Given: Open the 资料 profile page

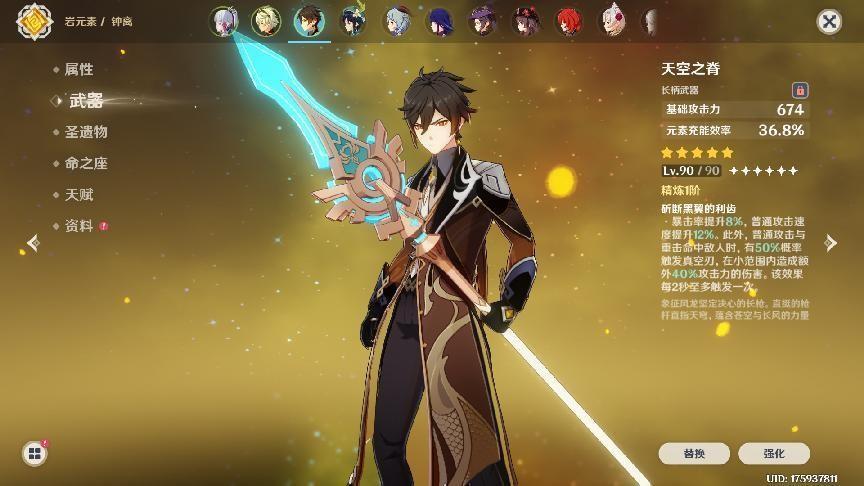Looking at the screenshot, I should point(79,226).
